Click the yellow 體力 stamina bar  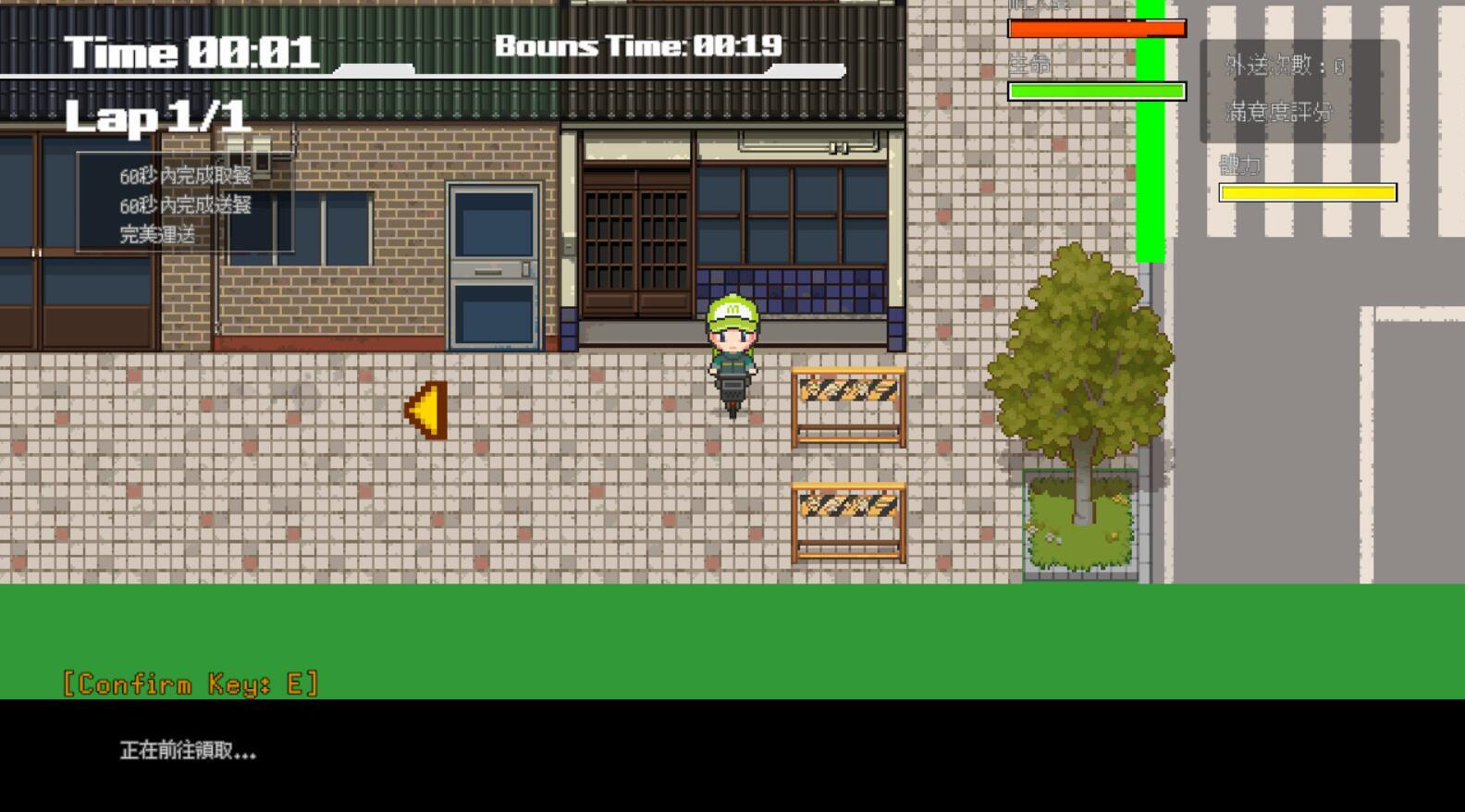pyautogui.click(x=1307, y=191)
